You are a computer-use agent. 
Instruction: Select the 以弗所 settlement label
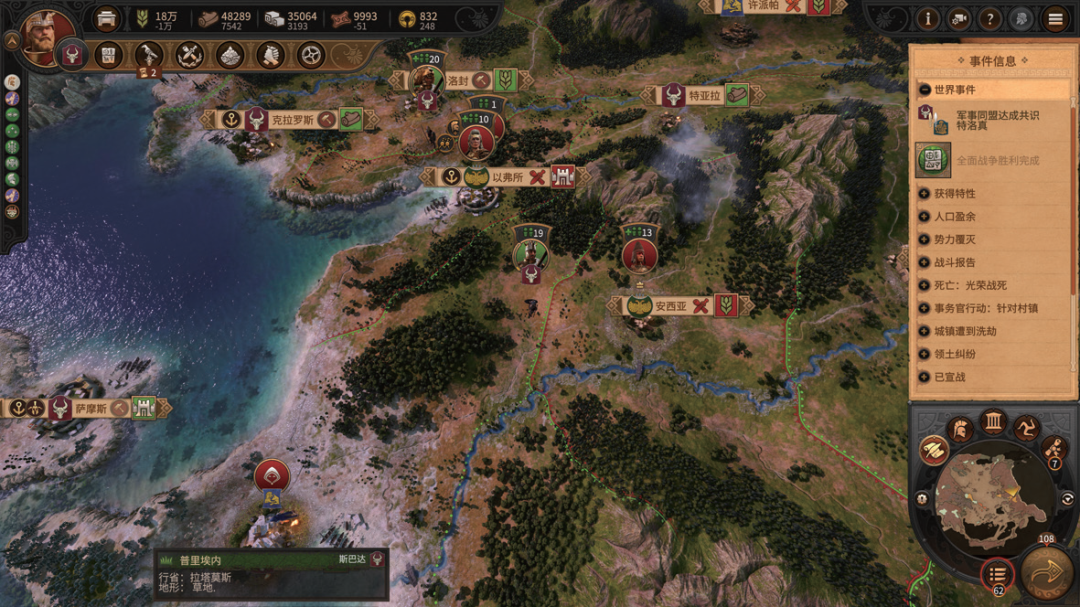click(507, 177)
